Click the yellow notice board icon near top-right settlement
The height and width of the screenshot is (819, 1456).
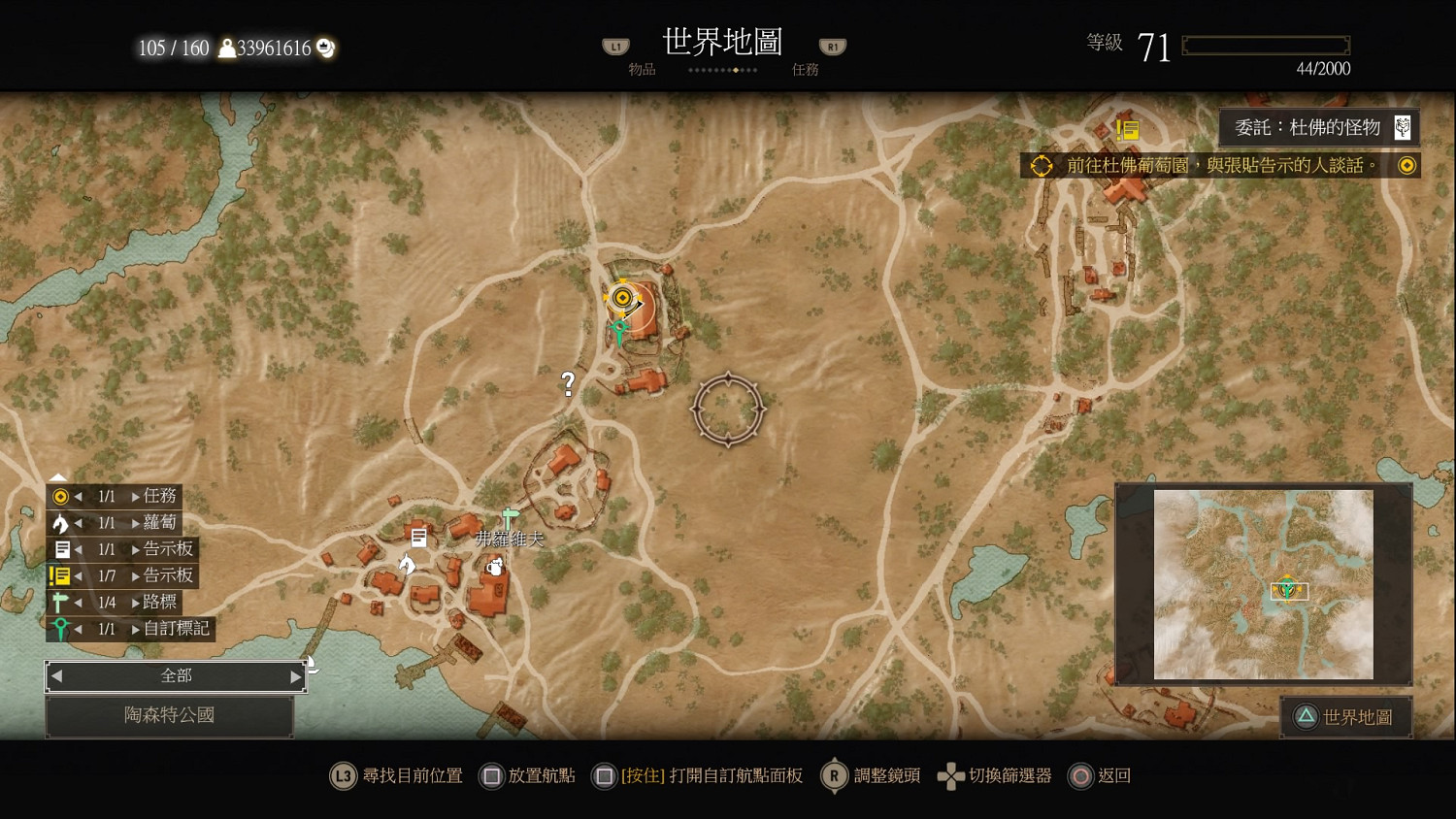pyautogui.click(x=1128, y=128)
